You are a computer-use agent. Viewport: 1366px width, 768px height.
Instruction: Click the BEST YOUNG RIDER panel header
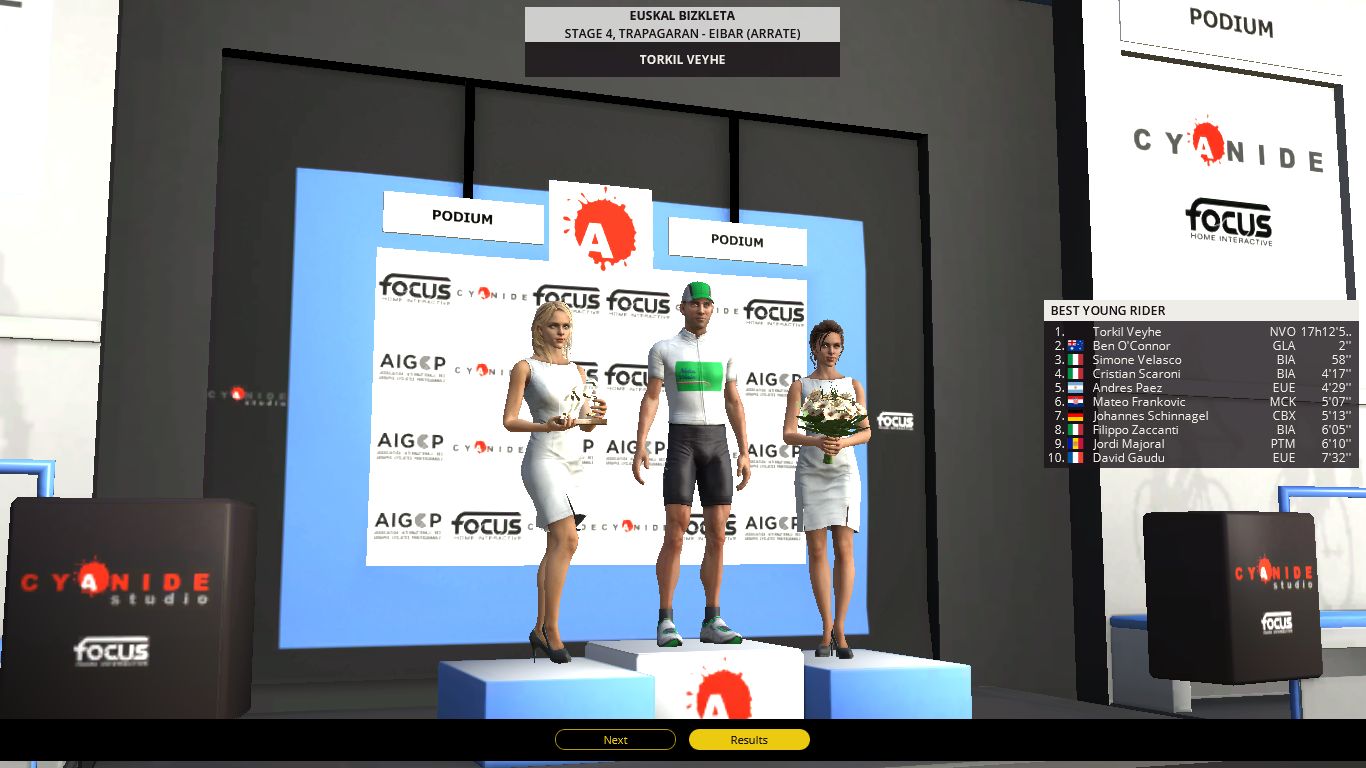1110,310
